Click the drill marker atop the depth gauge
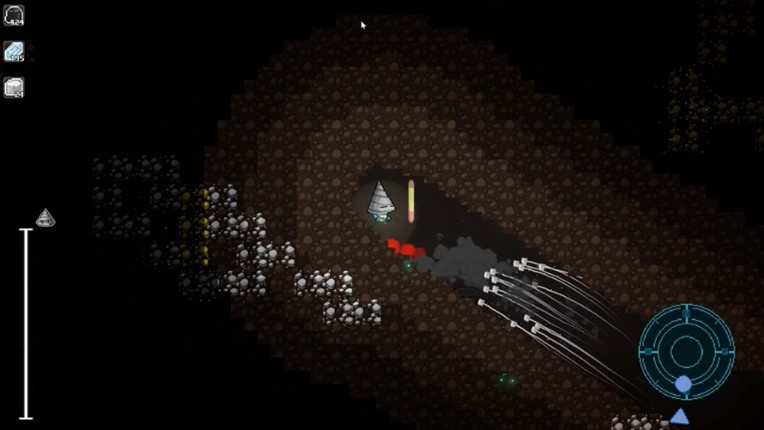The image size is (764, 430). (45, 217)
